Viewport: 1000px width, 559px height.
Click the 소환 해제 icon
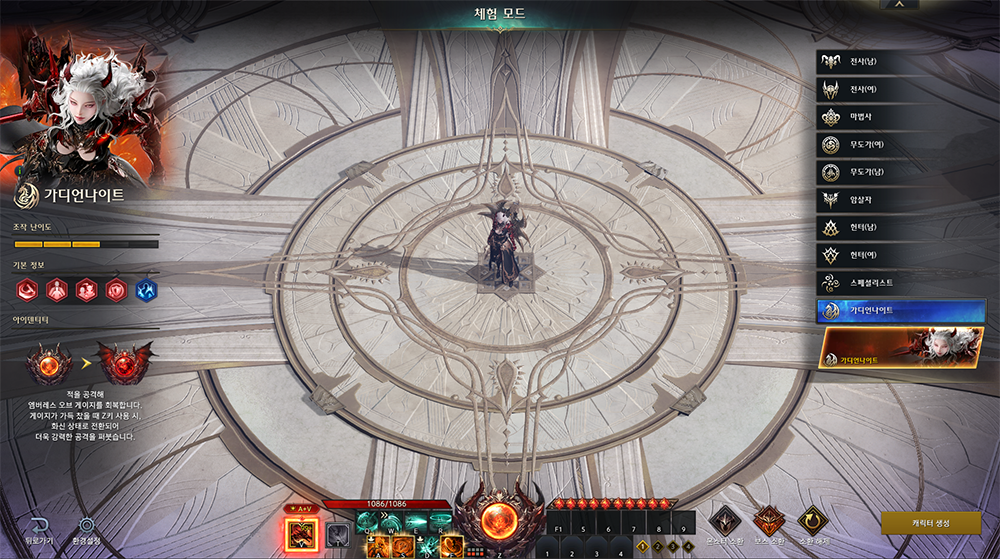[x=811, y=520]
